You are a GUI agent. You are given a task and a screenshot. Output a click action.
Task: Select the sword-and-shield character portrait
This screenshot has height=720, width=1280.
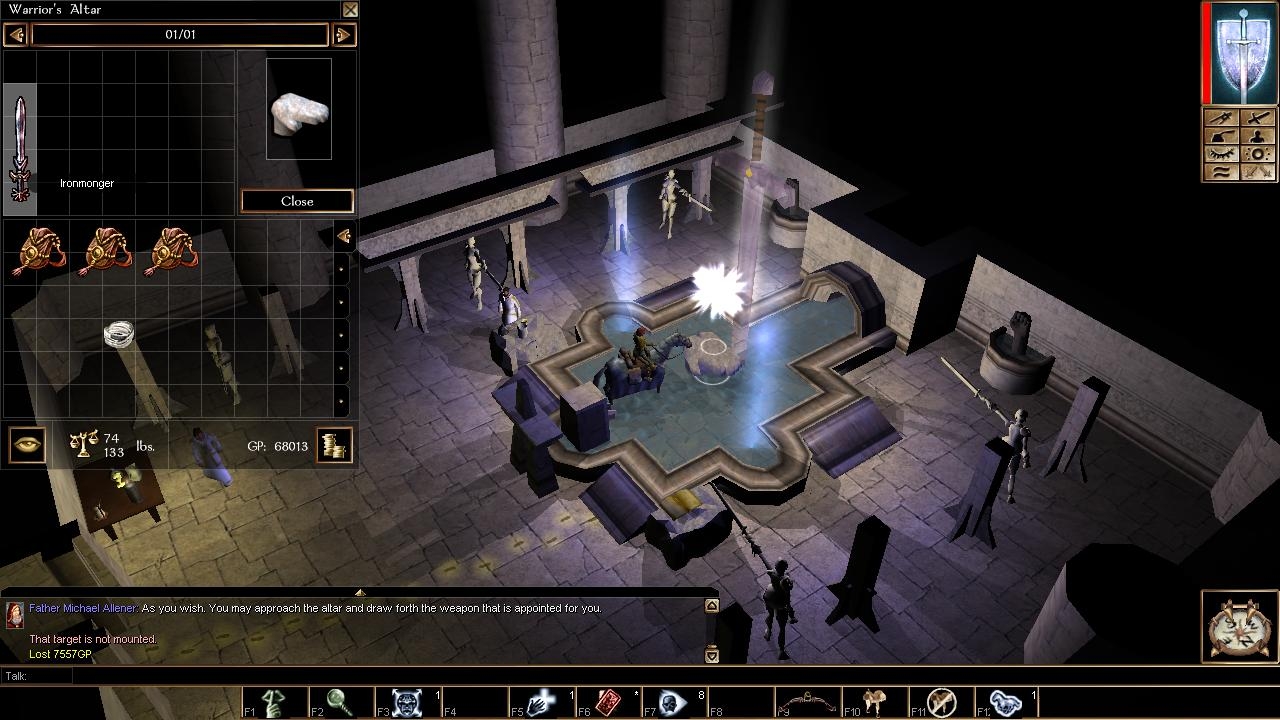[x=1241, y=52]
